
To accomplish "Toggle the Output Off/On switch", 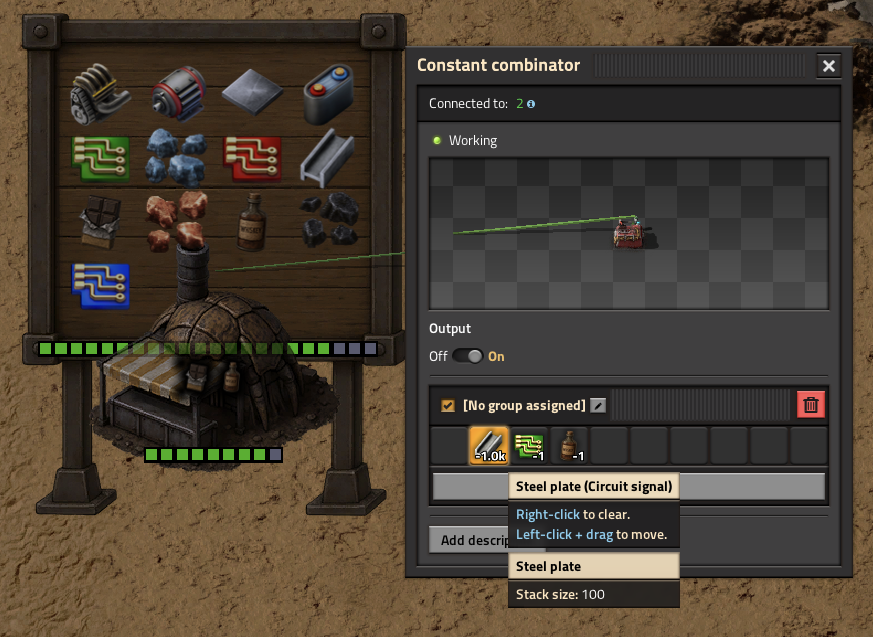I will 467,356.
